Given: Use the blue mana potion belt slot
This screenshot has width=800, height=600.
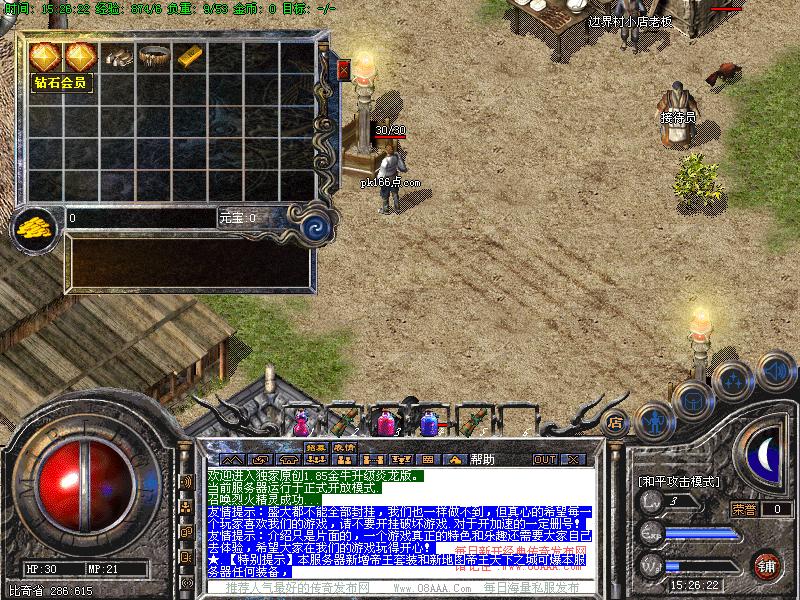Looking at the screenshot, I should (x=429, y=424).
